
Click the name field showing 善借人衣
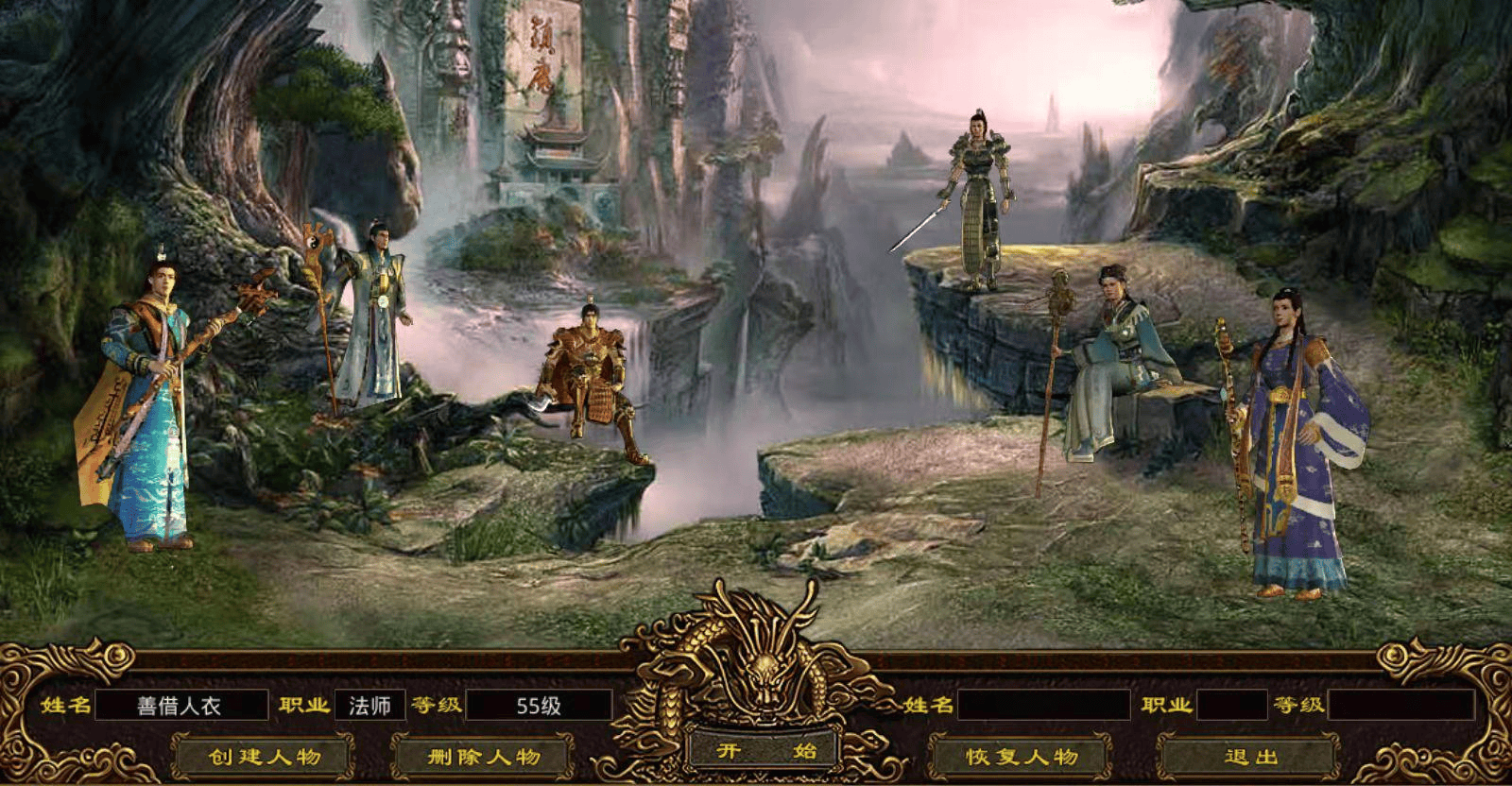click(x=184, y=704)
